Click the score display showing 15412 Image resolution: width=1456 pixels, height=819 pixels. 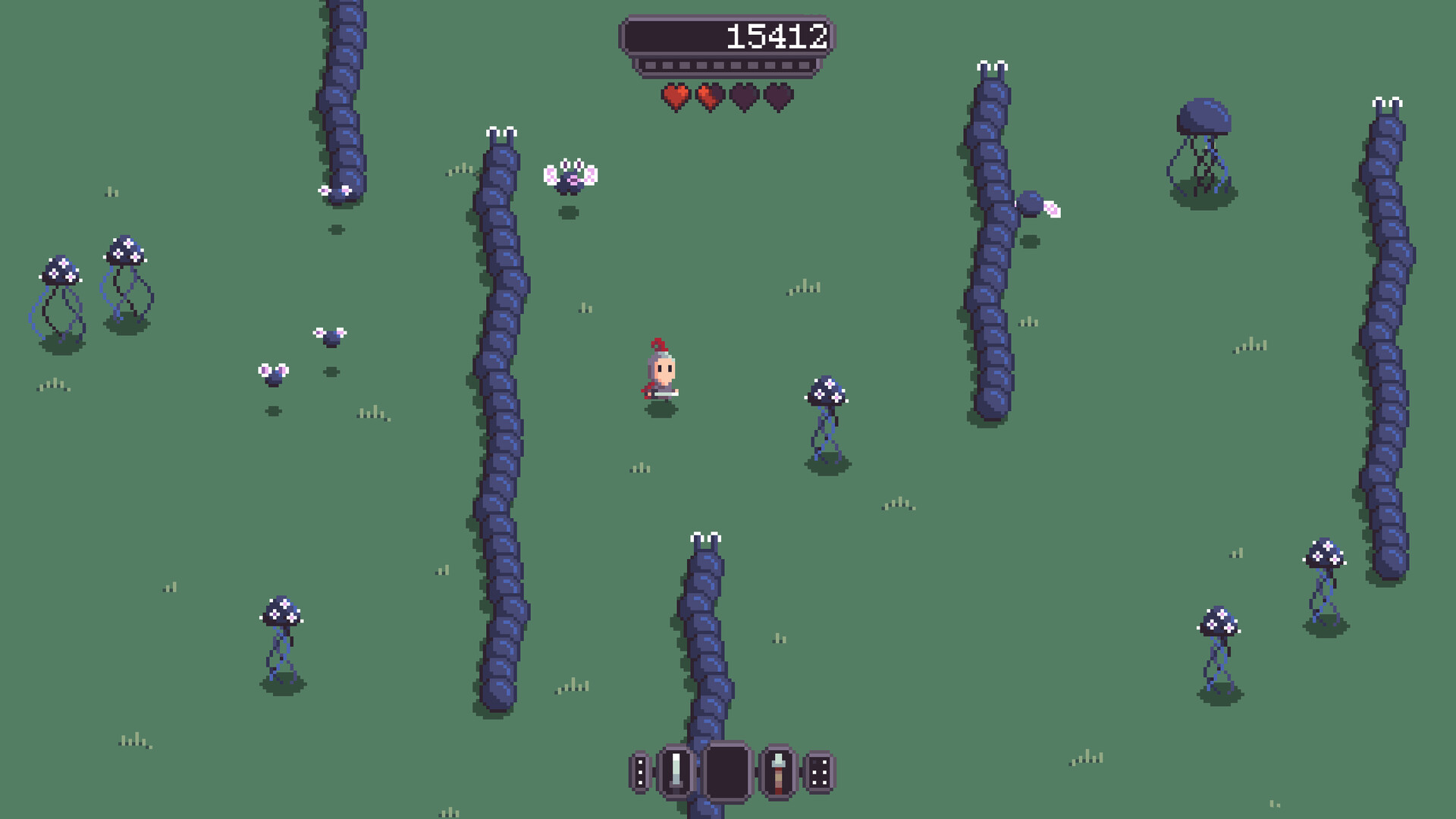click(x=775, y=34)
